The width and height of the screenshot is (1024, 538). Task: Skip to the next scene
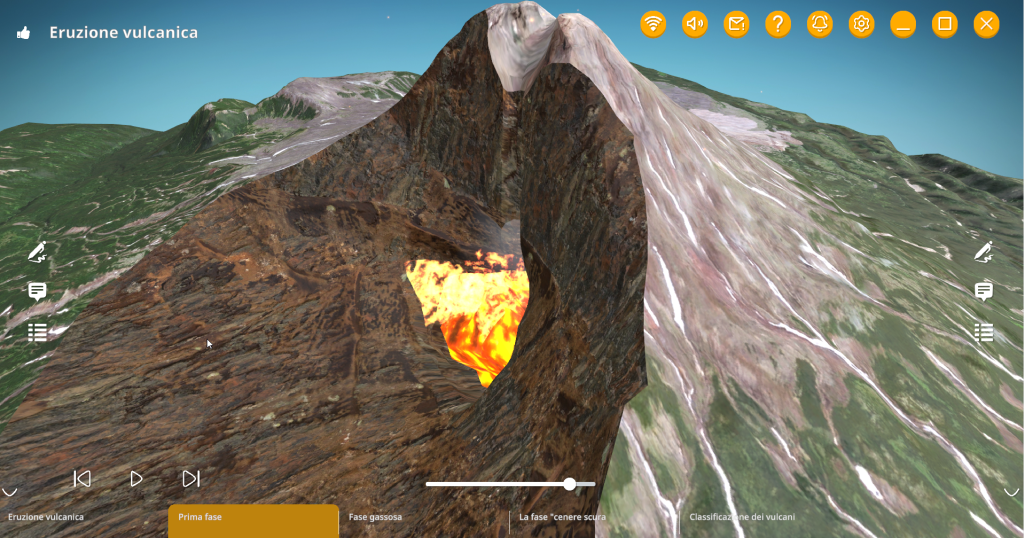click(191, 479)
